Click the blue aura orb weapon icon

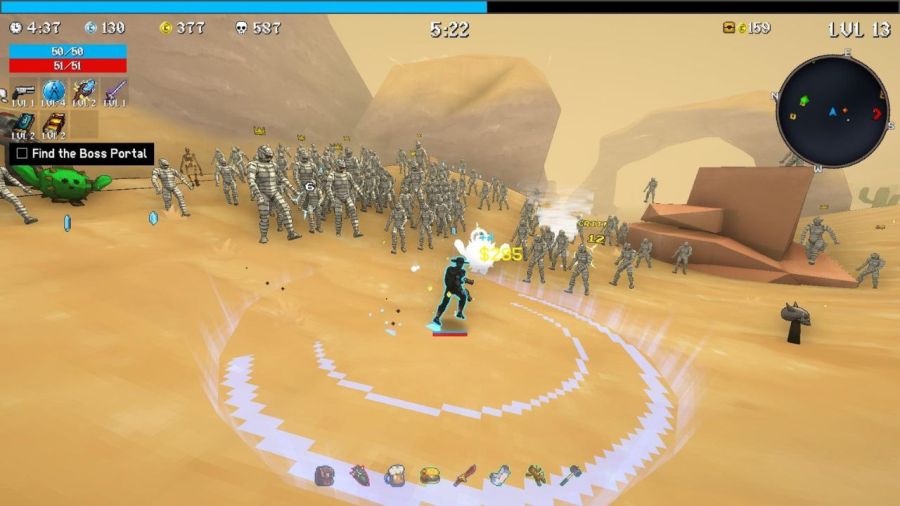(x=53, y=92)
